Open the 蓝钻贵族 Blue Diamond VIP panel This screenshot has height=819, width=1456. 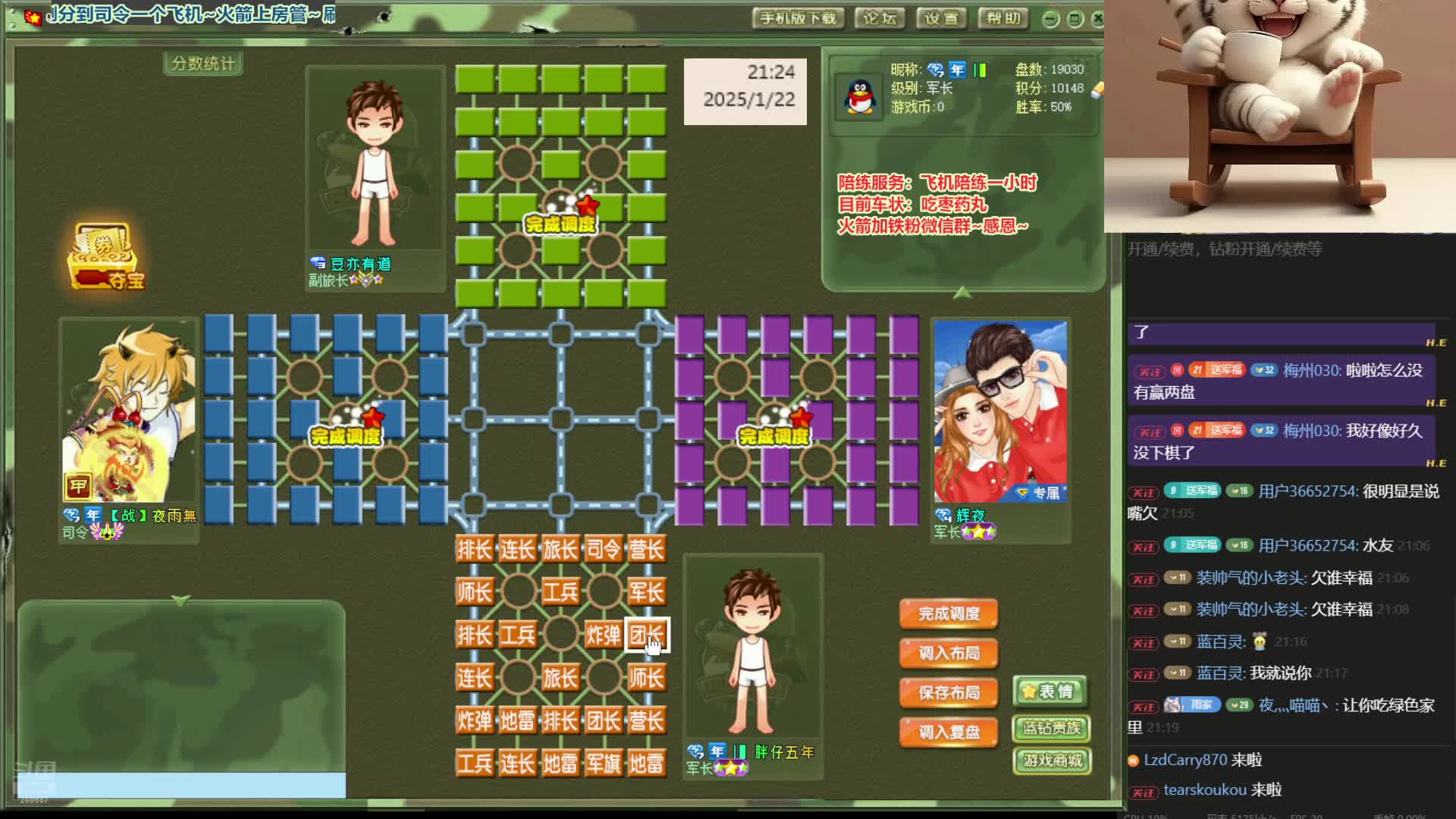pos(1050,728)
